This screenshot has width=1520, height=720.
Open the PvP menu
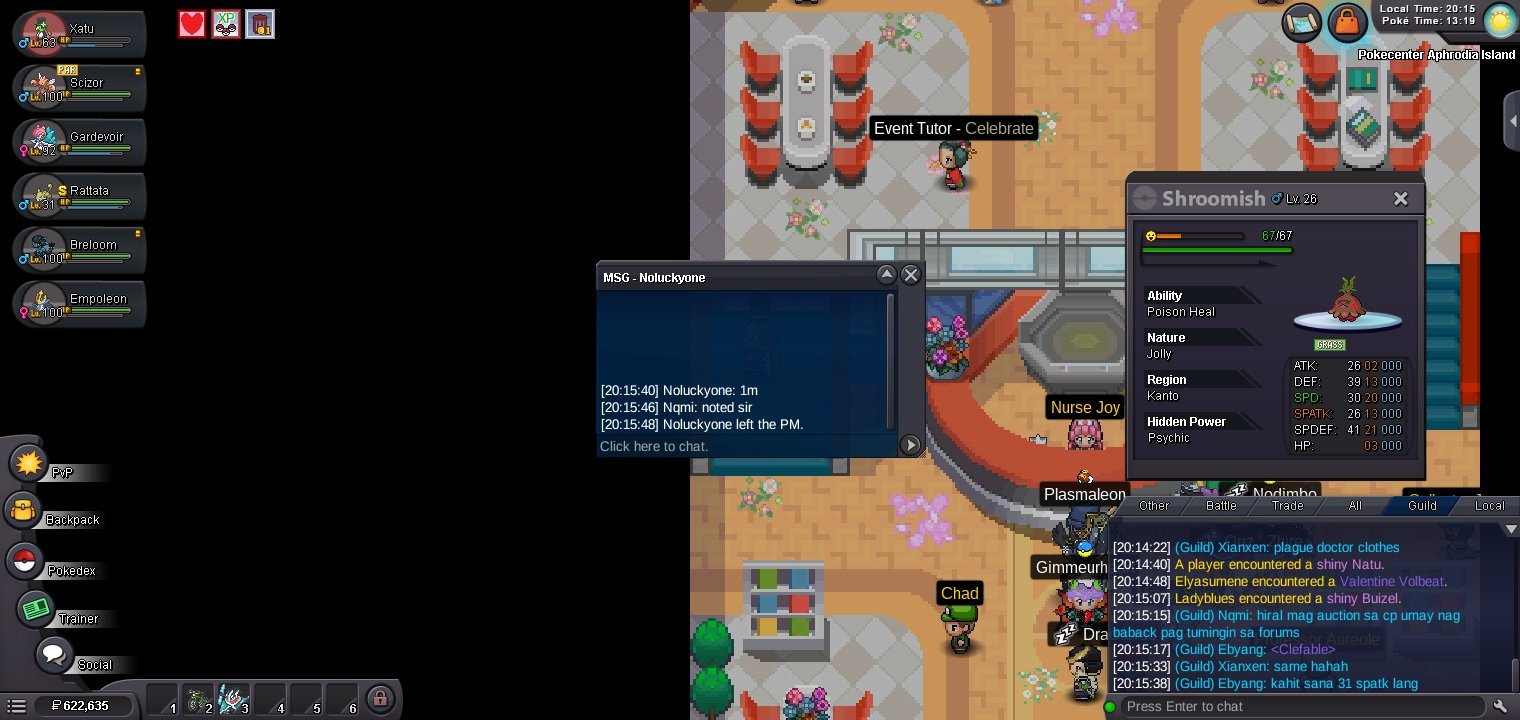pos(32,464)
